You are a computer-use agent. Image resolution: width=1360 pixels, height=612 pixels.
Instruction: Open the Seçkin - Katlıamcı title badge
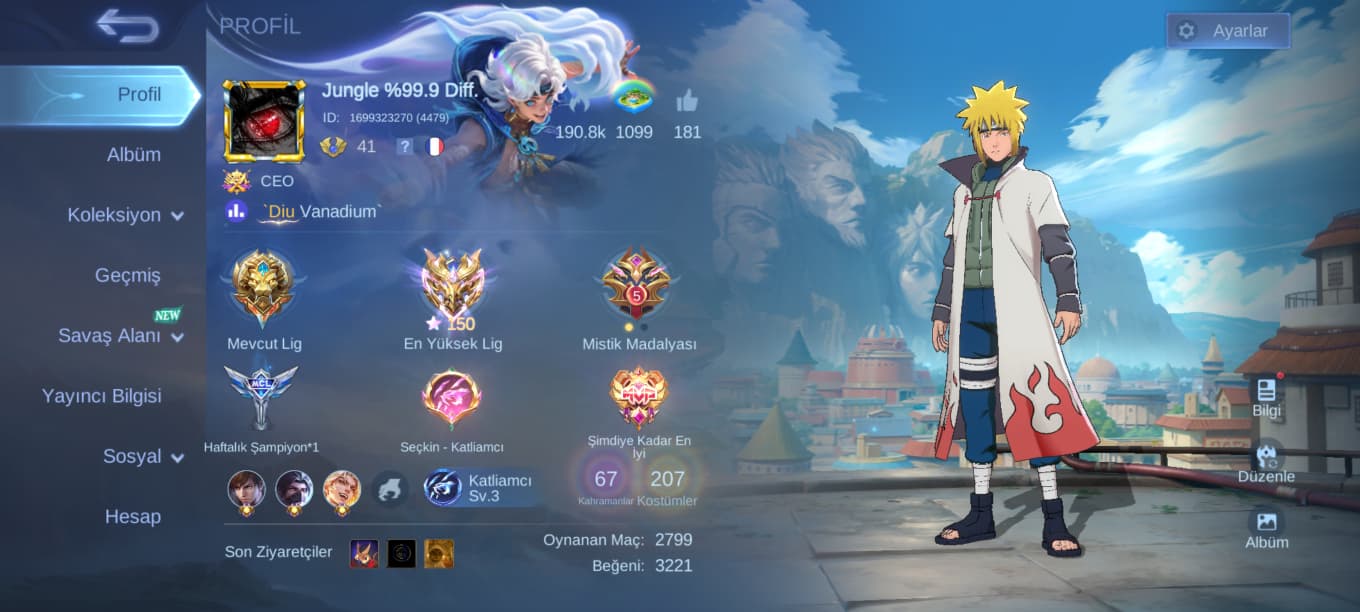pyautogui.click(x=452, y=398)
